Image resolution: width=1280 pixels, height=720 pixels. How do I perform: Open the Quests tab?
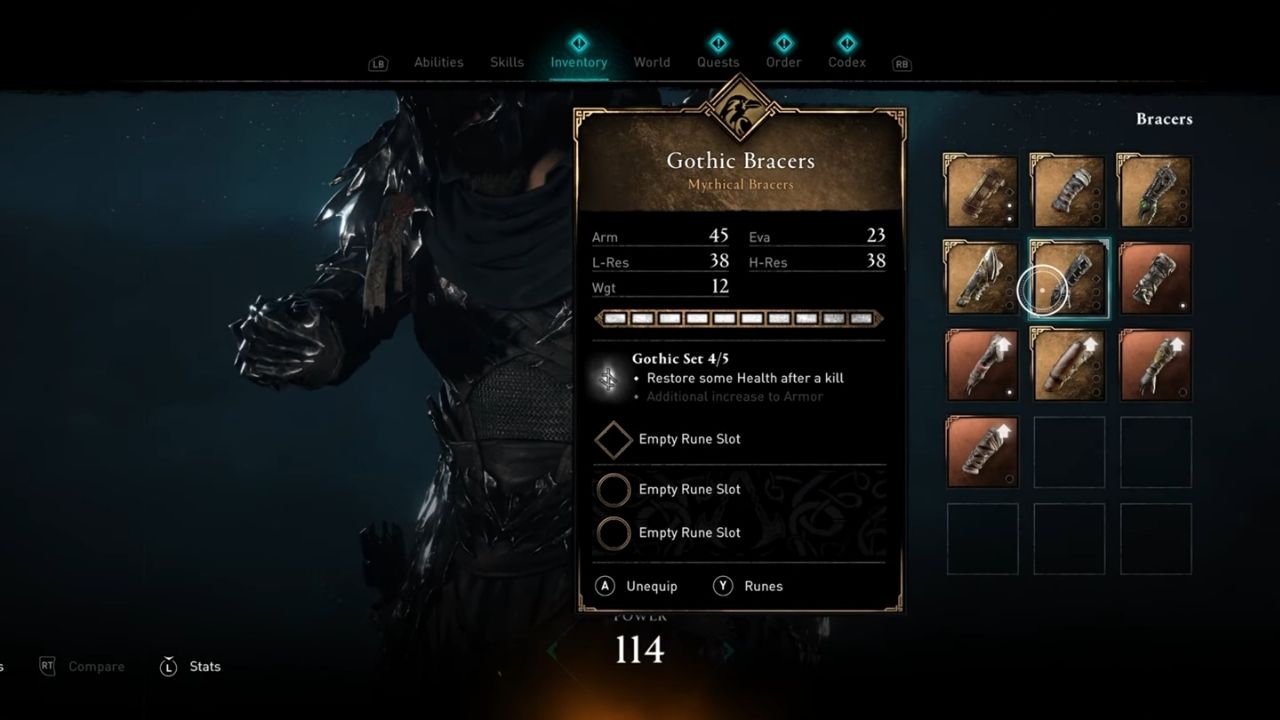(x=717, y=61)
